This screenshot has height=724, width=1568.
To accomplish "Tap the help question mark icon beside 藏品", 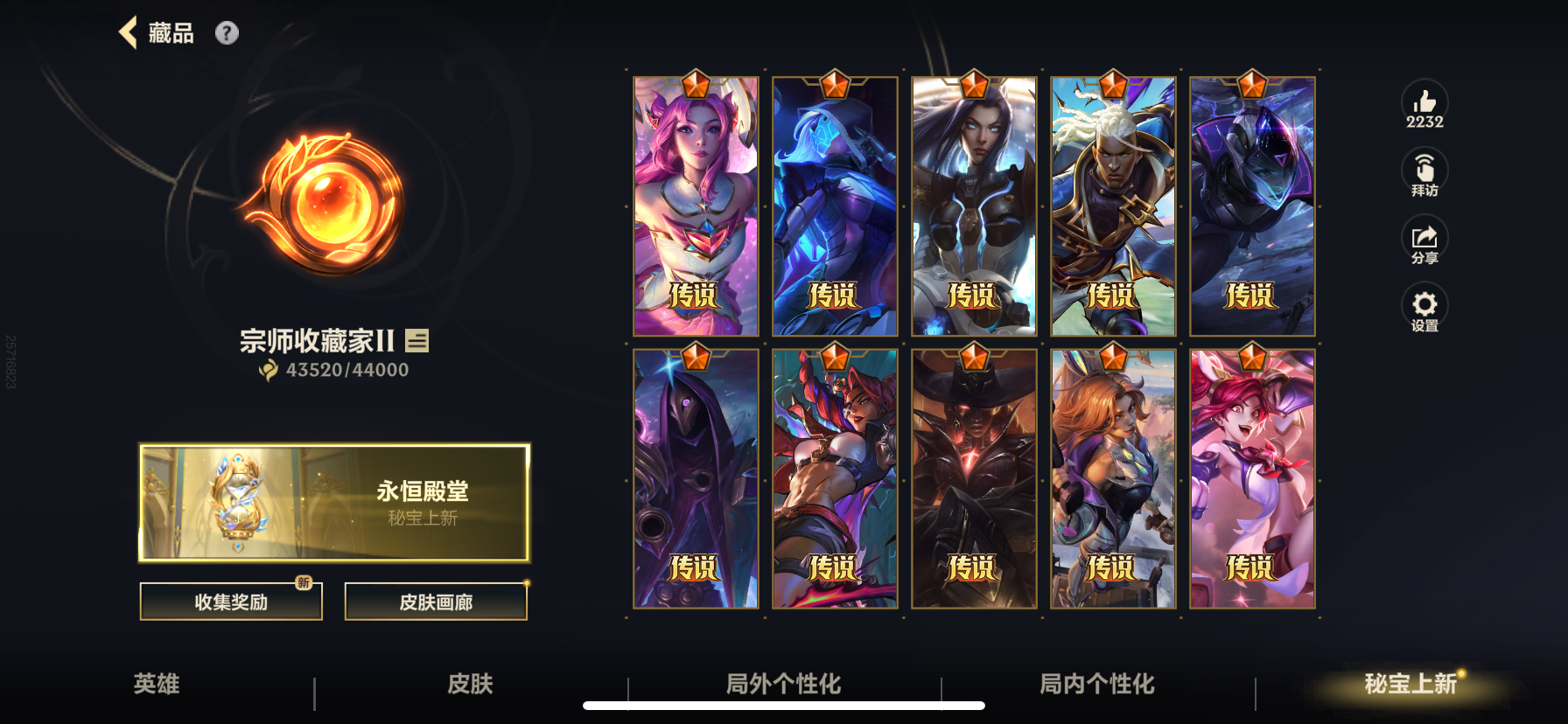I will (x=227, y=33).
